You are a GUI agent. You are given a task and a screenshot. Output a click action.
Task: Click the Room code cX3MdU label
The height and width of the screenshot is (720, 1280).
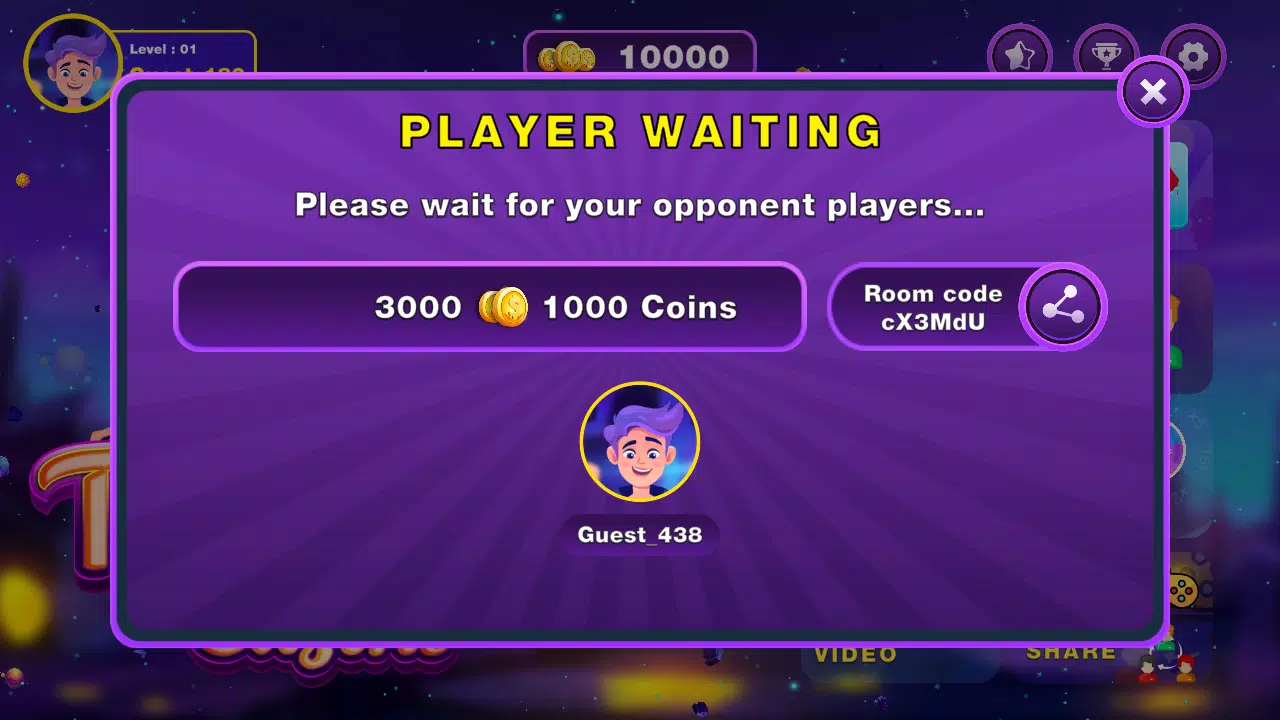(934, 307)
